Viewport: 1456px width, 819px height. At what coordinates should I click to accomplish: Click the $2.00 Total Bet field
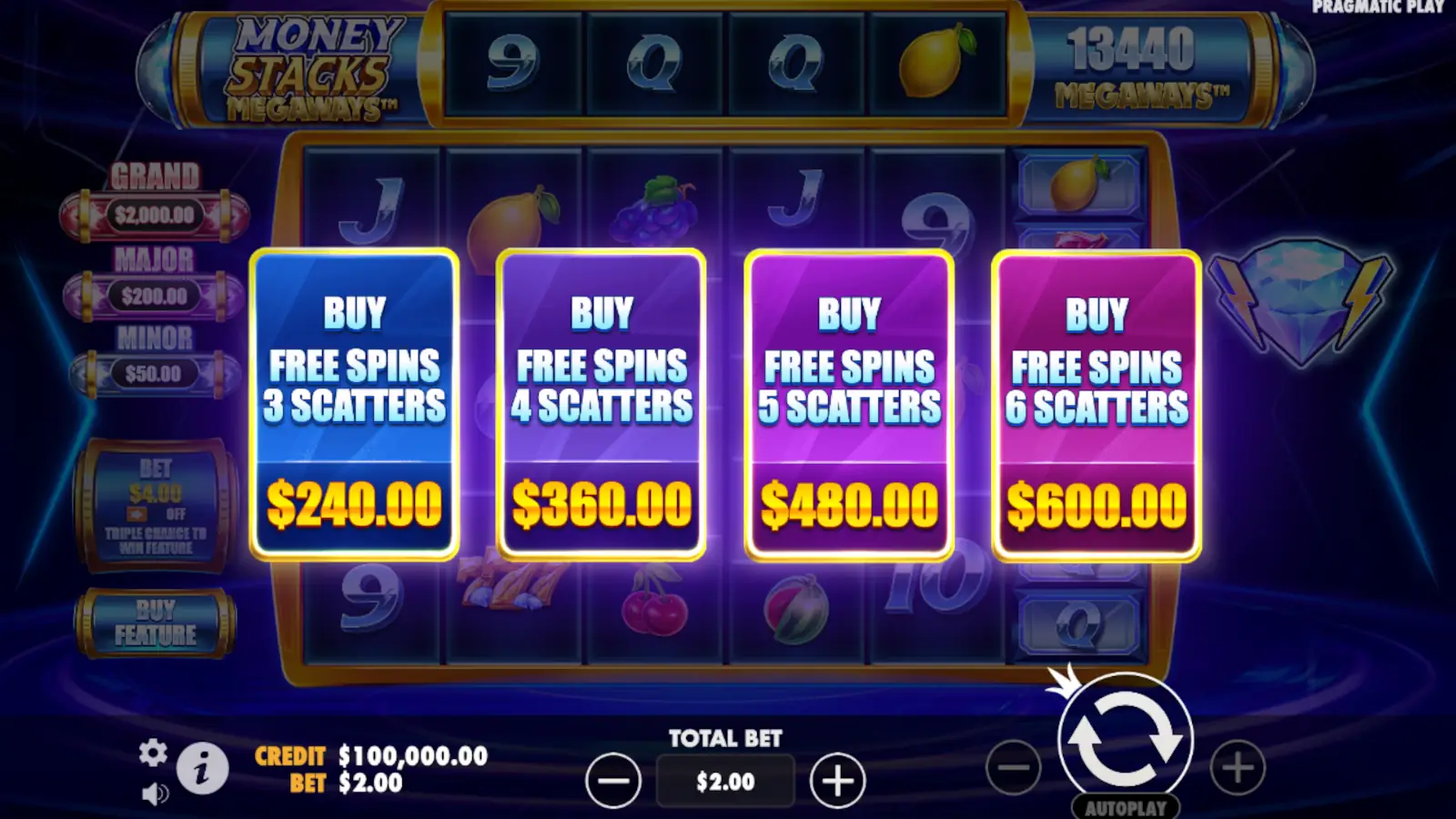coord(725,781)
